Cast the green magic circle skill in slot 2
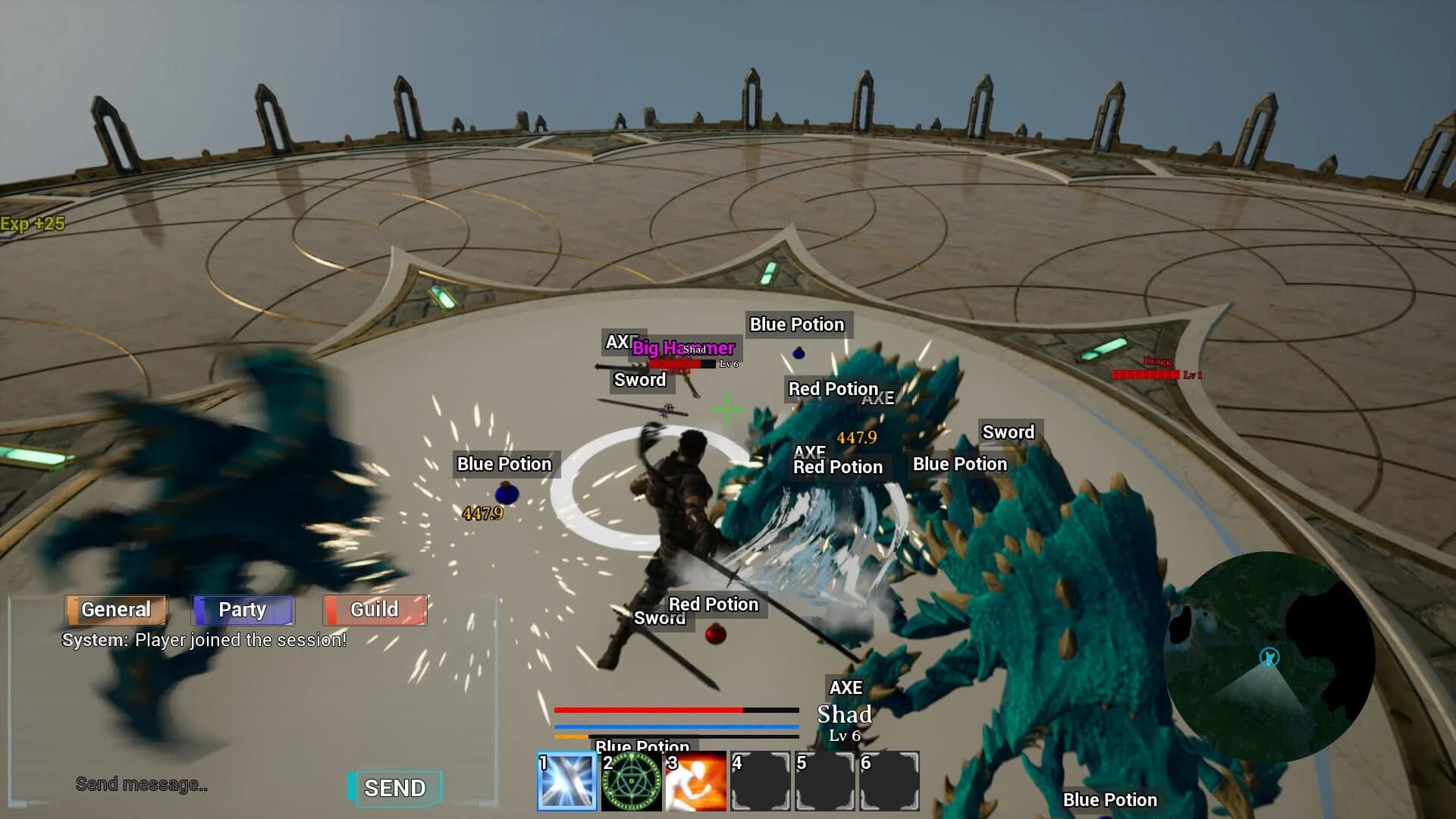The width and height of the screenshot is (1456, 819). 630,781
